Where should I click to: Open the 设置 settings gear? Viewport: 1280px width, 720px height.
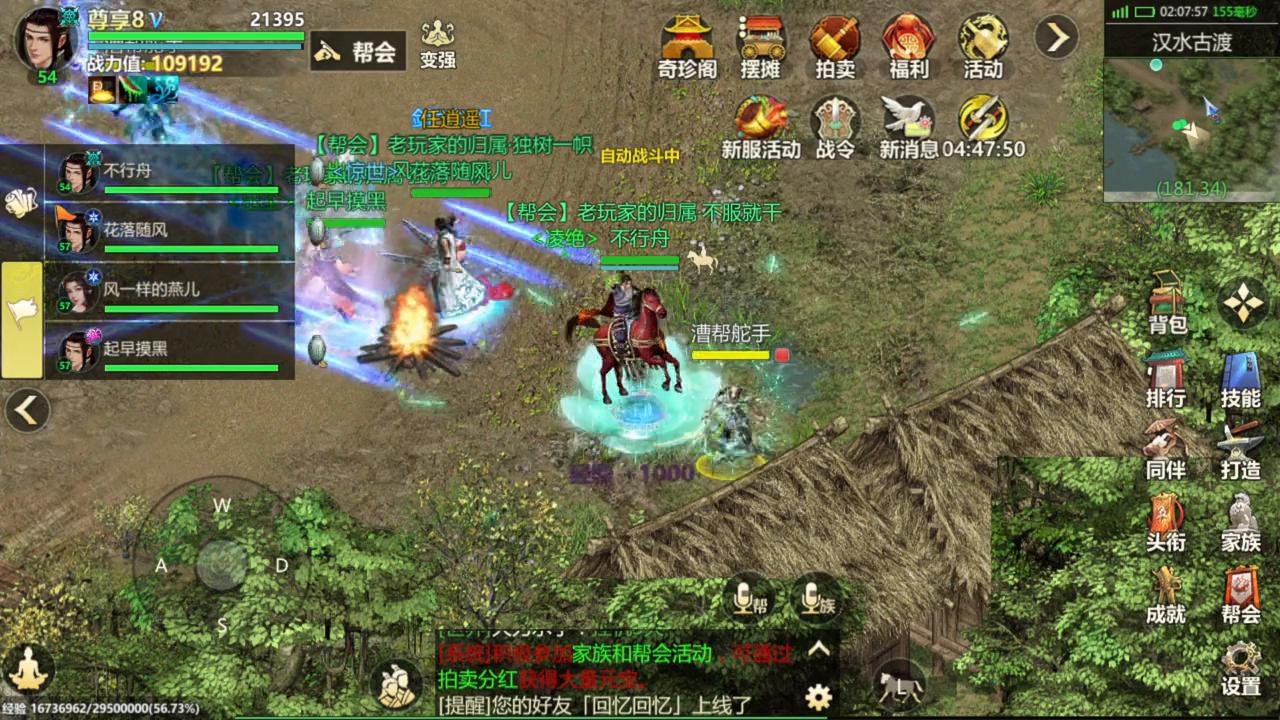pyautogui.click(x=1241, y=668)
